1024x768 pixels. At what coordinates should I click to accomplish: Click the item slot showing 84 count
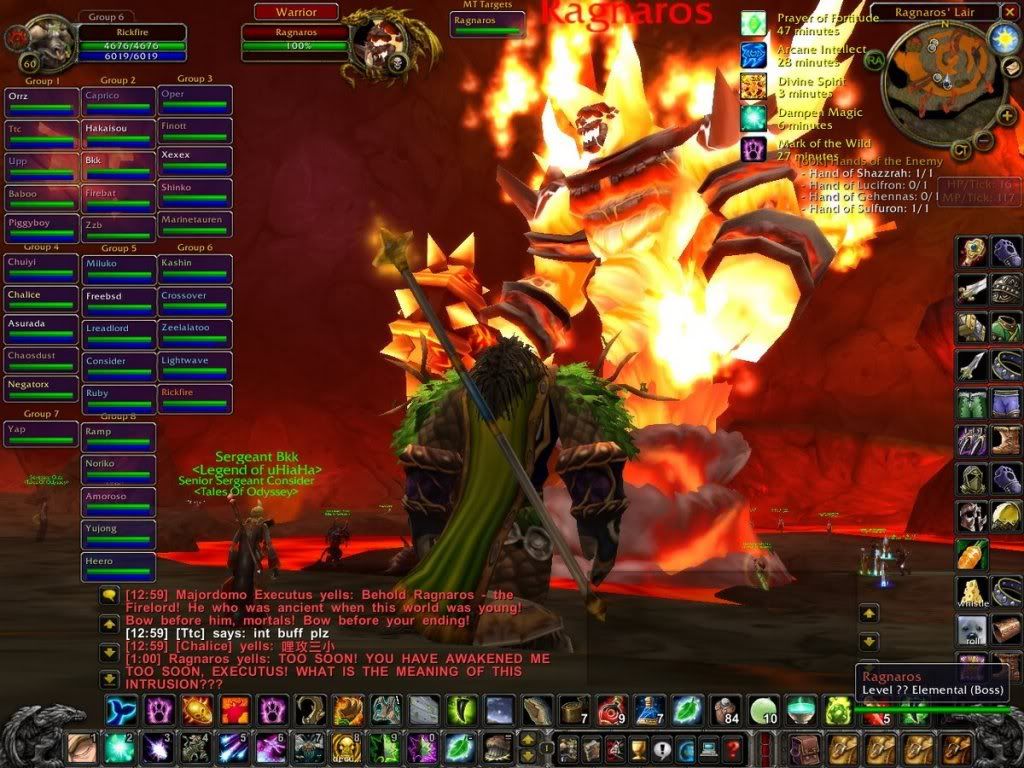point(724,710)
